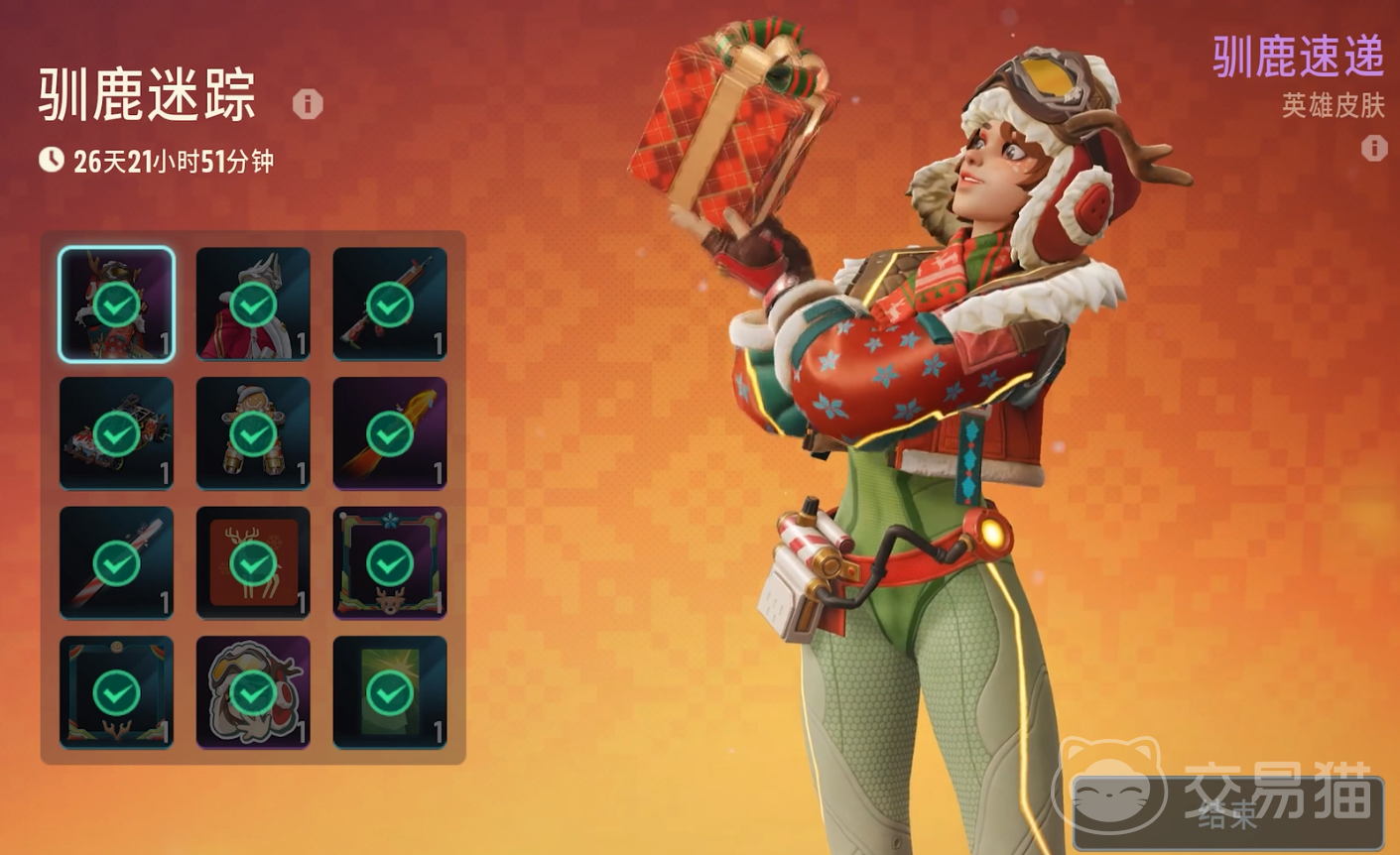Image resolution: width=1400 pixels, height=855 pixels.
Task: Select the gingerbread man item tile
Action: pyautogui.click(x=253, y=433)
